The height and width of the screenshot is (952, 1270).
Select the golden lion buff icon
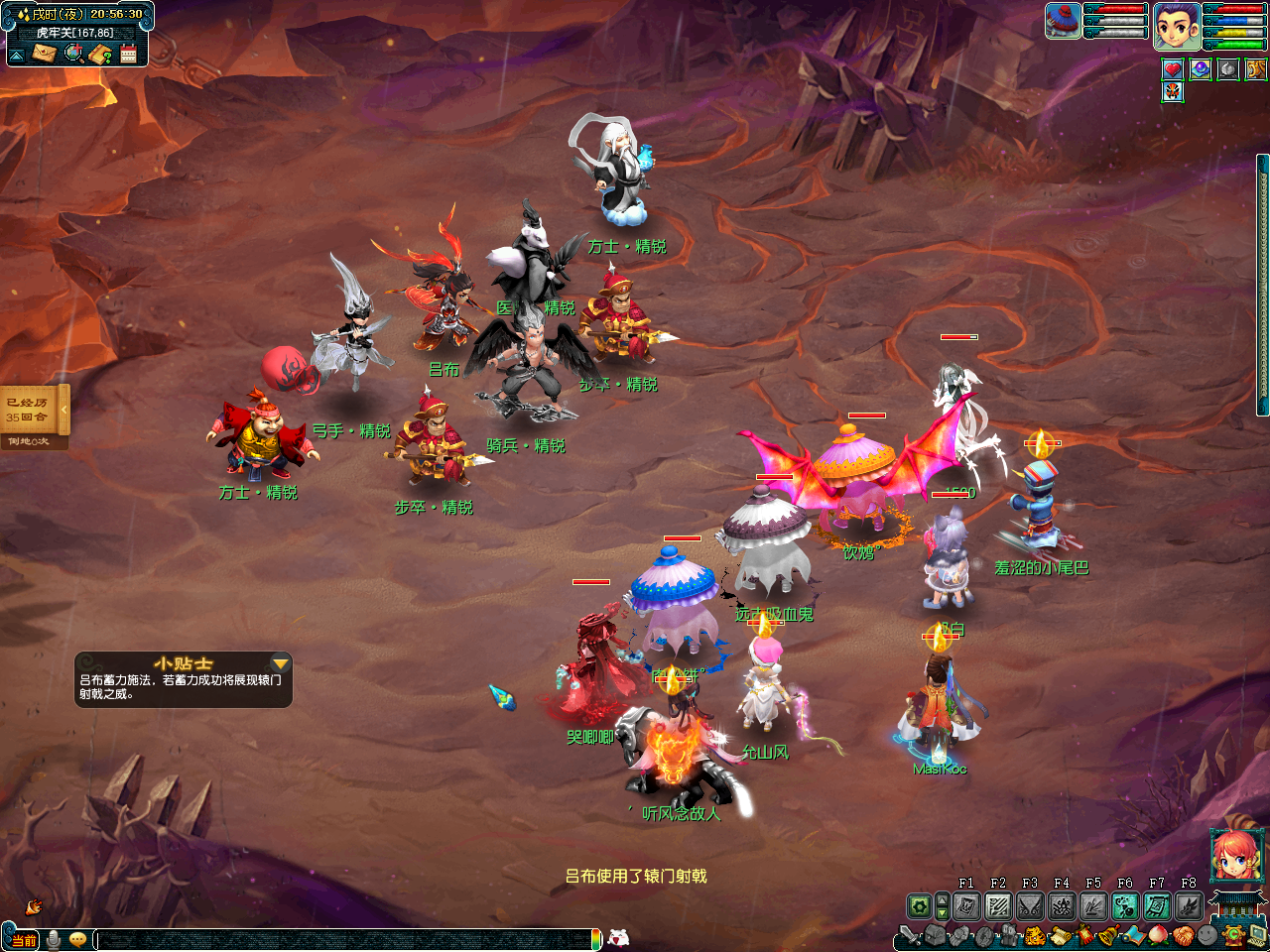(1256, 69)
